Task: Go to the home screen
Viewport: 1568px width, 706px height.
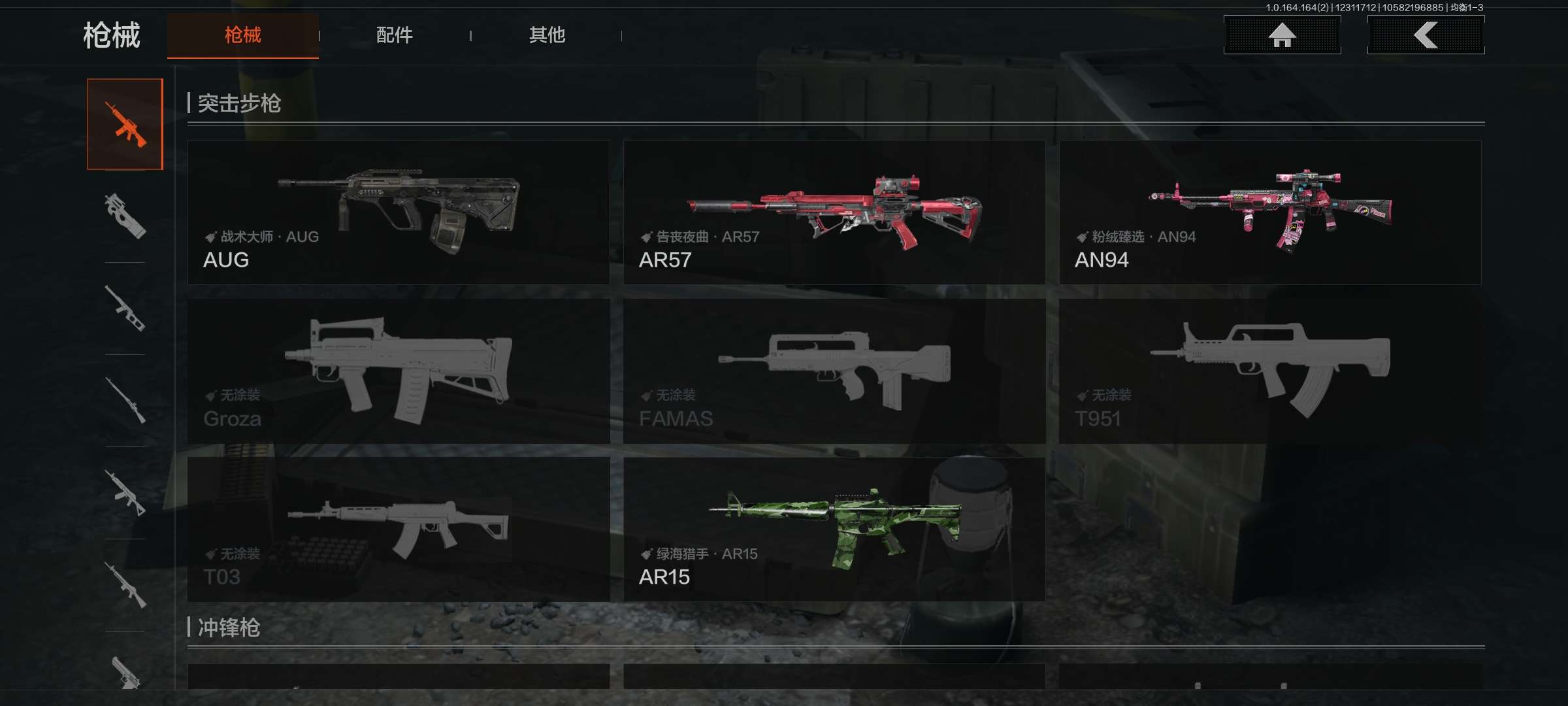Action: [1282, 35]
